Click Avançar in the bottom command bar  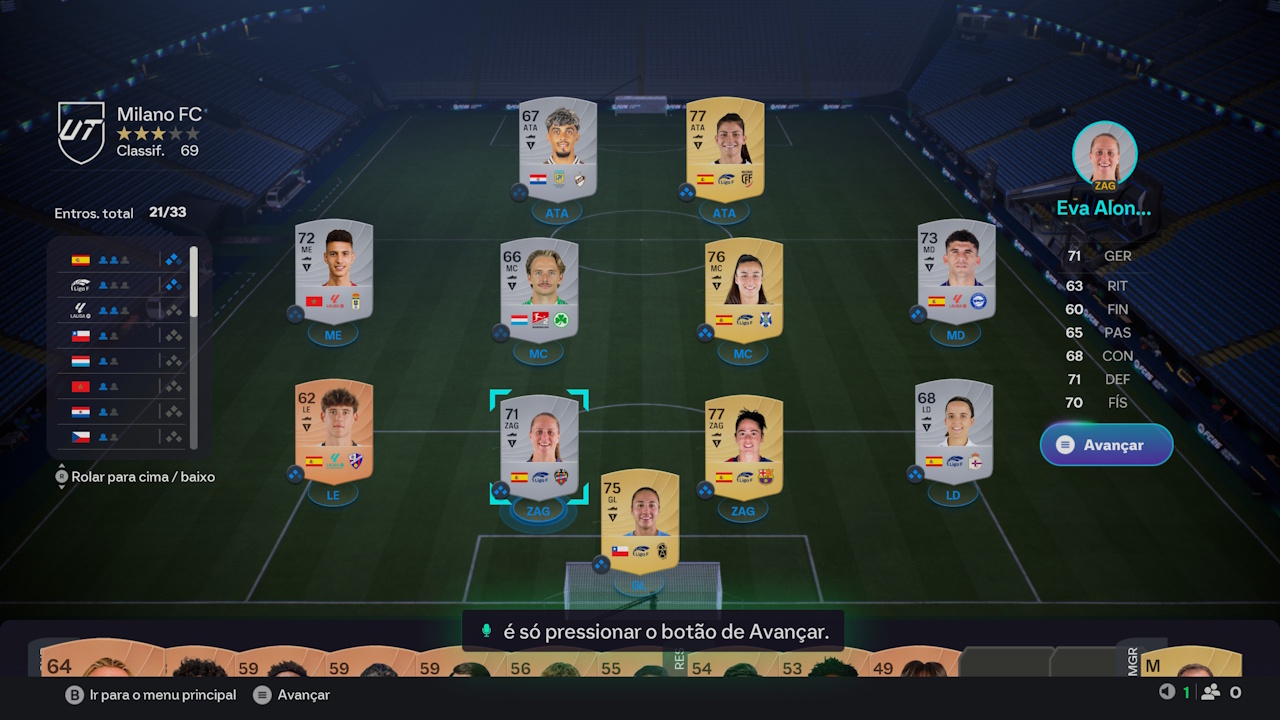pyautogui.click(x=296, y=694)
